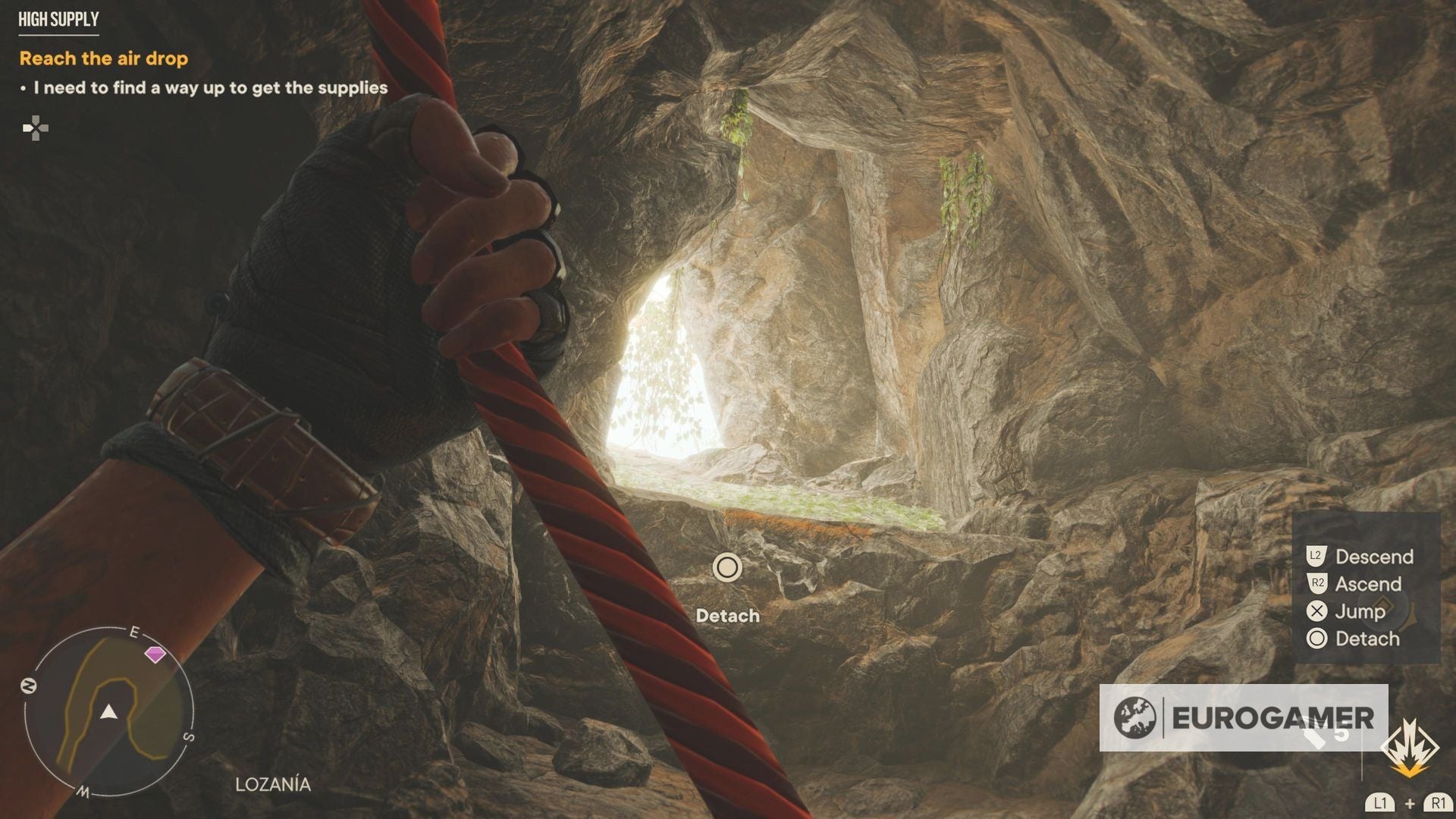The width and height of the screenshot is (1456, 819).
Task: Click the Eurogamer watermark logo
Action: pyautogui.click(x=1244, y=717)
